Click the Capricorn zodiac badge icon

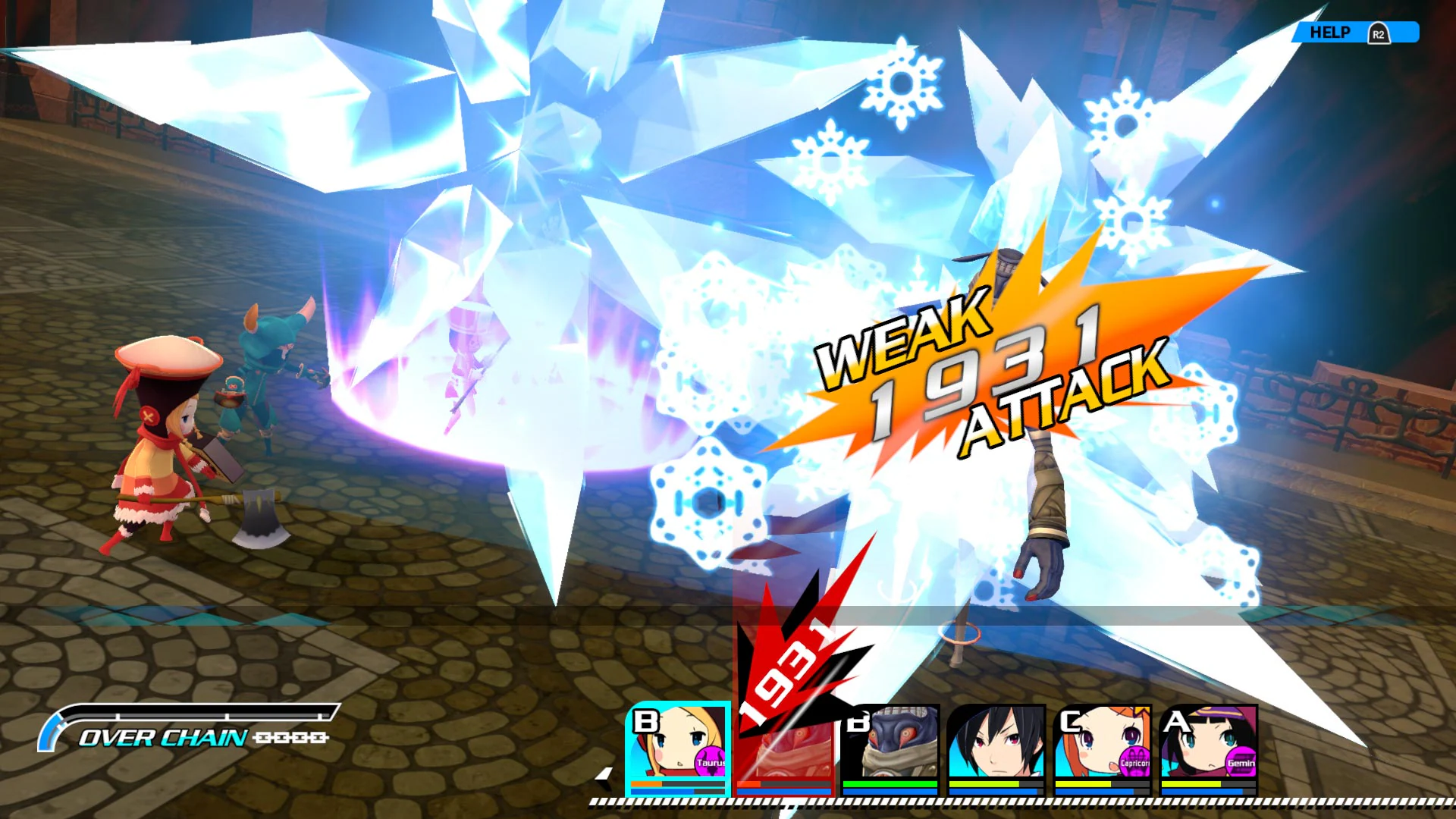[x=1134, y=763]
